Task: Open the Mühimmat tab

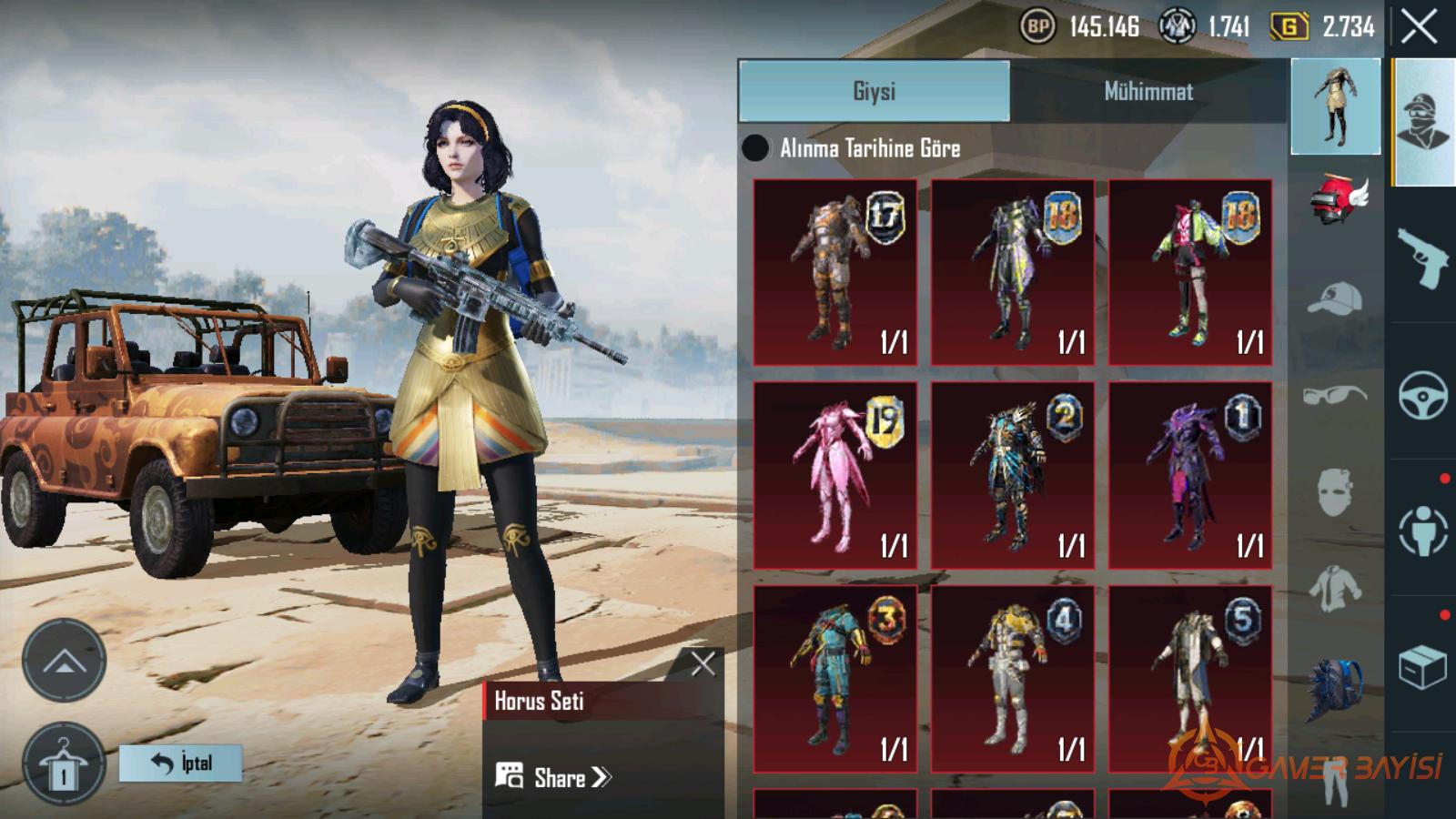Action: coord(1148,91)
